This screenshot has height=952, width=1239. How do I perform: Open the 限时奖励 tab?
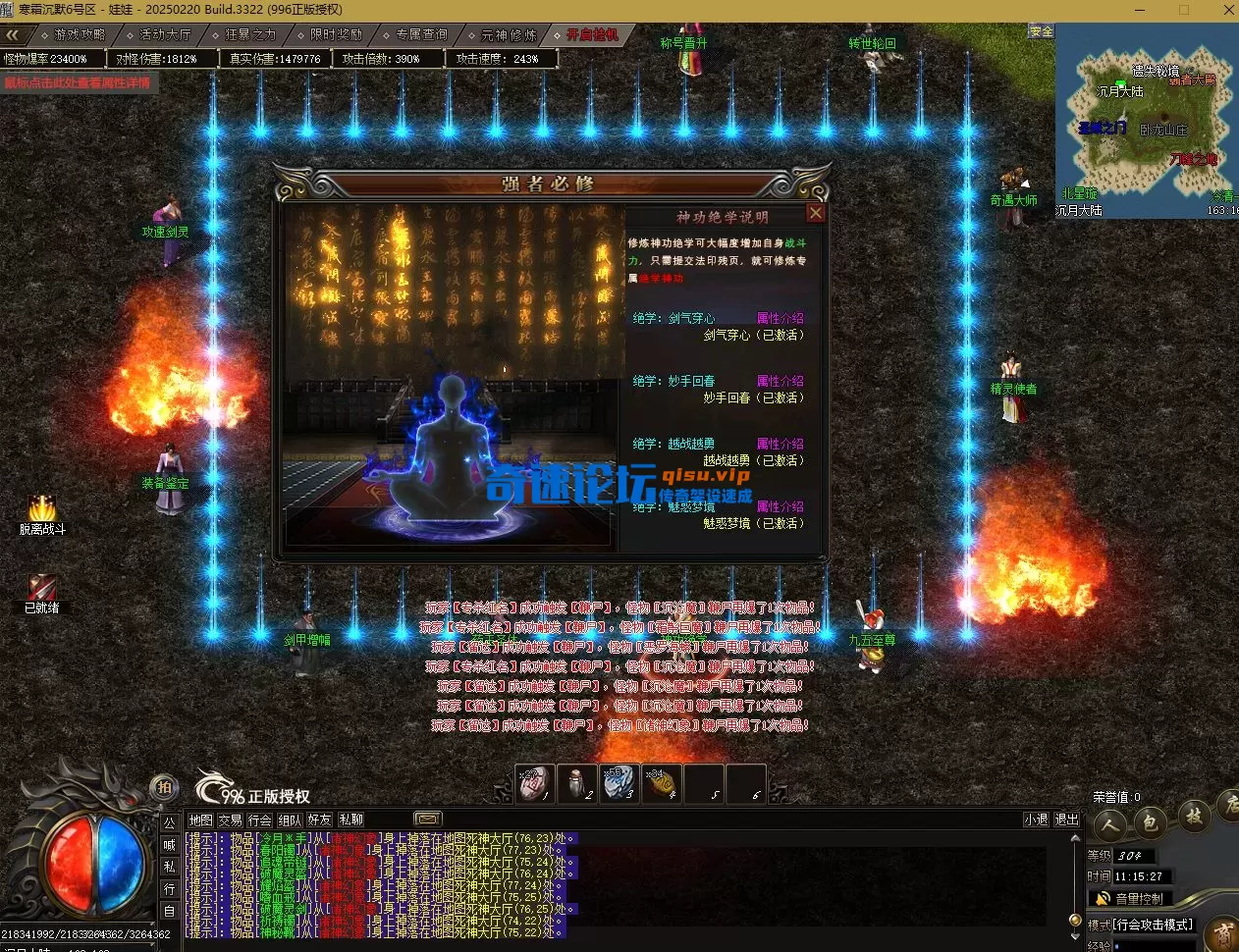(337, 34)
